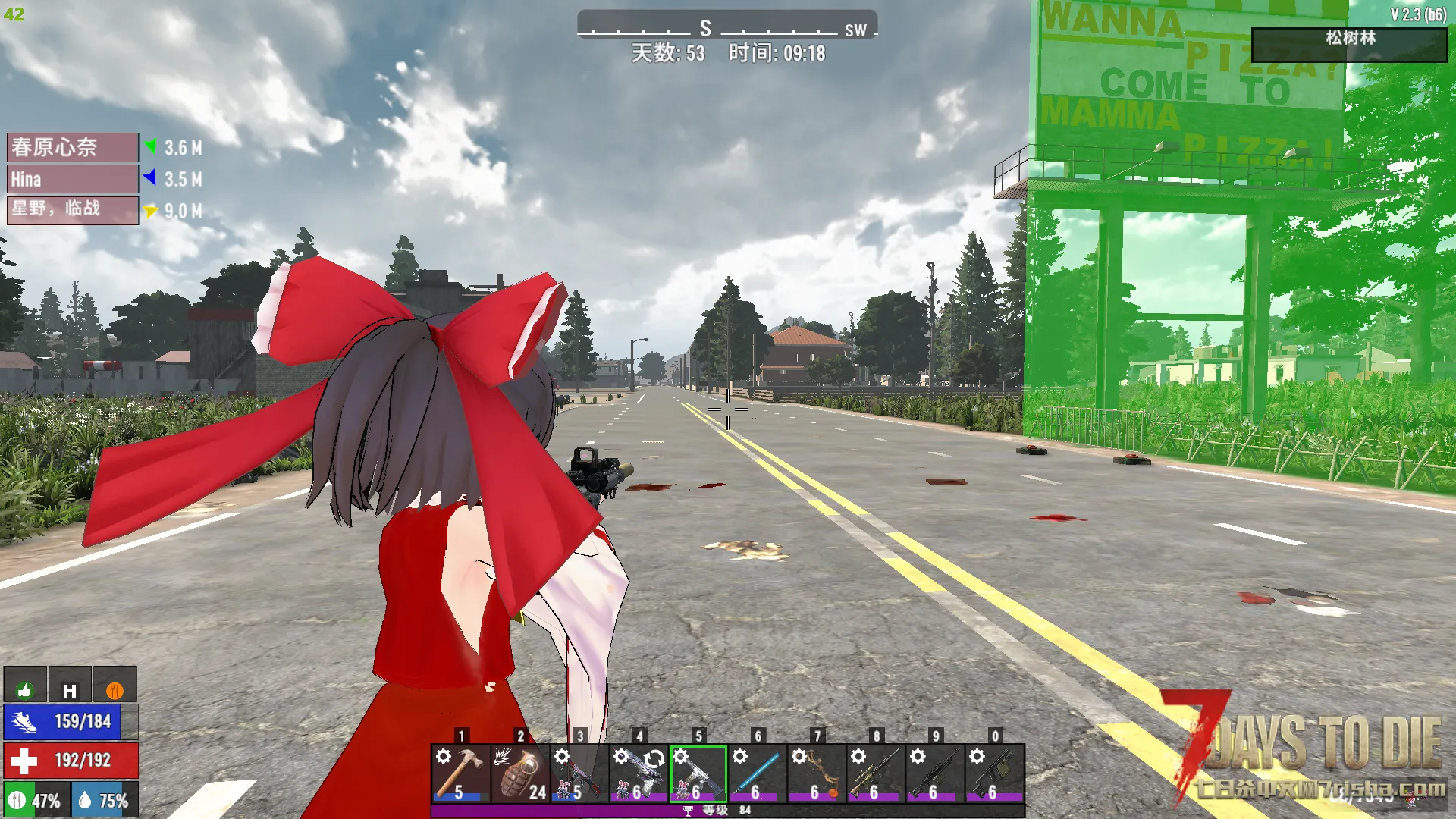This screenshot has height=819, width=1456.
Task: Select party member Hina
Action: (x=73, y=179)
